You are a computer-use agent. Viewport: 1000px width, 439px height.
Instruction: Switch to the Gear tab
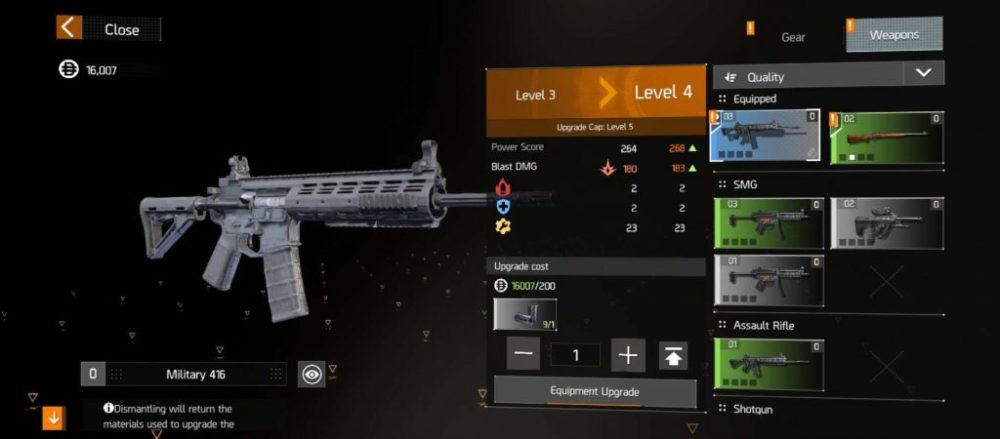click(x=793, y=37)
